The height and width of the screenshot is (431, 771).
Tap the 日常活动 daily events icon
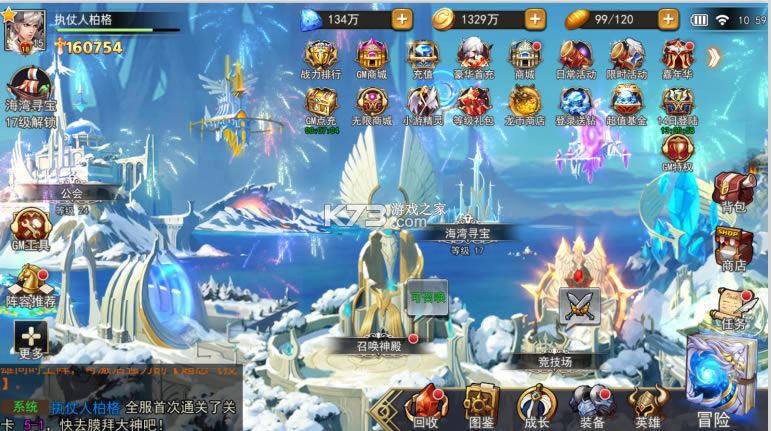click(575, 57)
